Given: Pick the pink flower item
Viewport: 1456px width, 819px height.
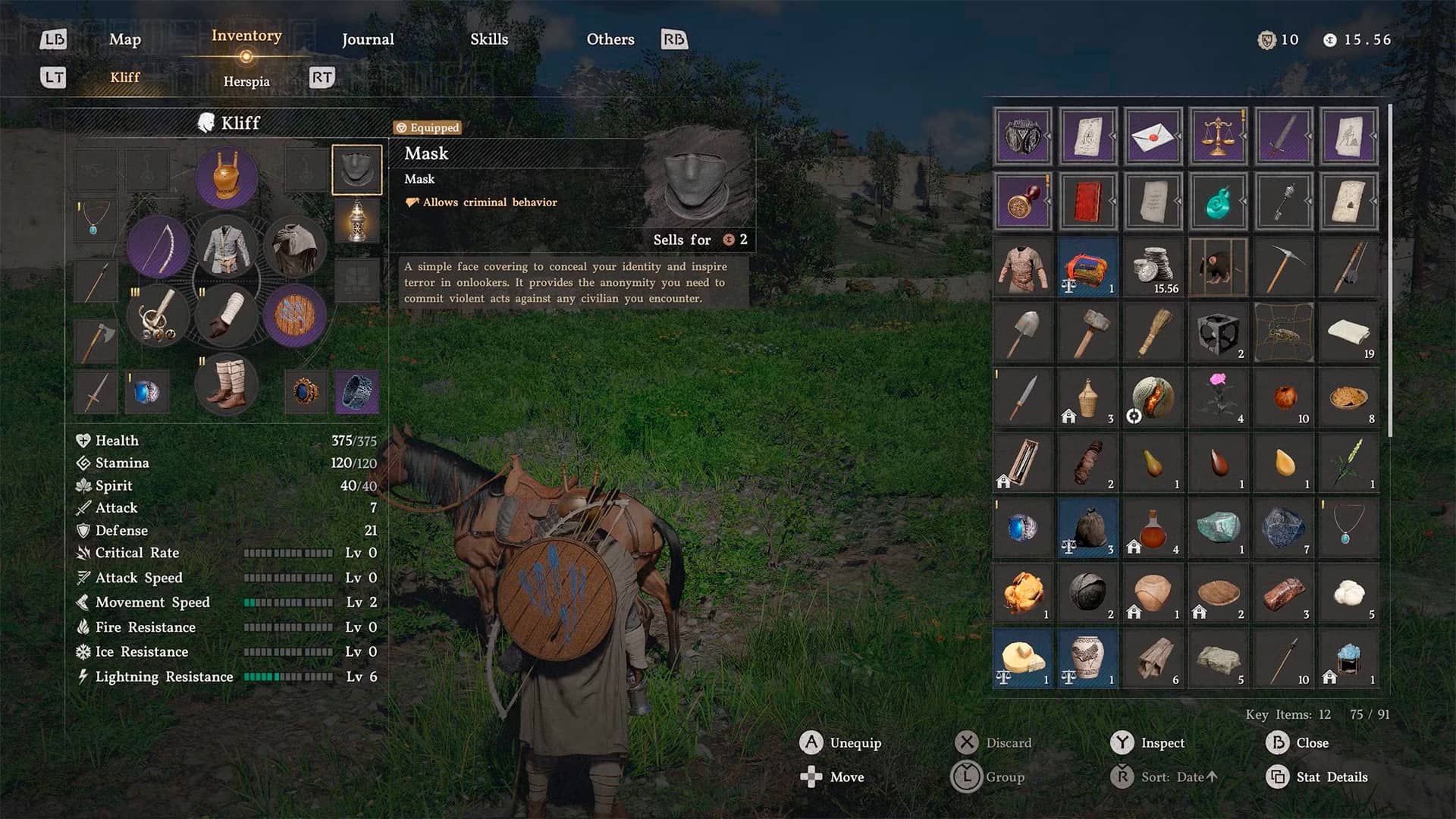Looking at the screenshot, I should 1218,396.
